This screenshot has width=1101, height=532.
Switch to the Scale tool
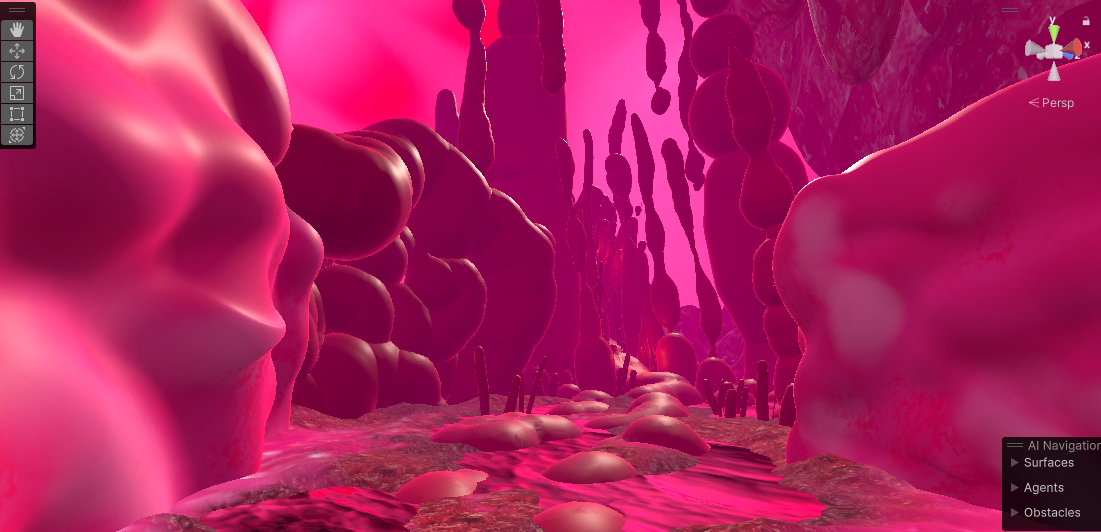coord(18,93)
